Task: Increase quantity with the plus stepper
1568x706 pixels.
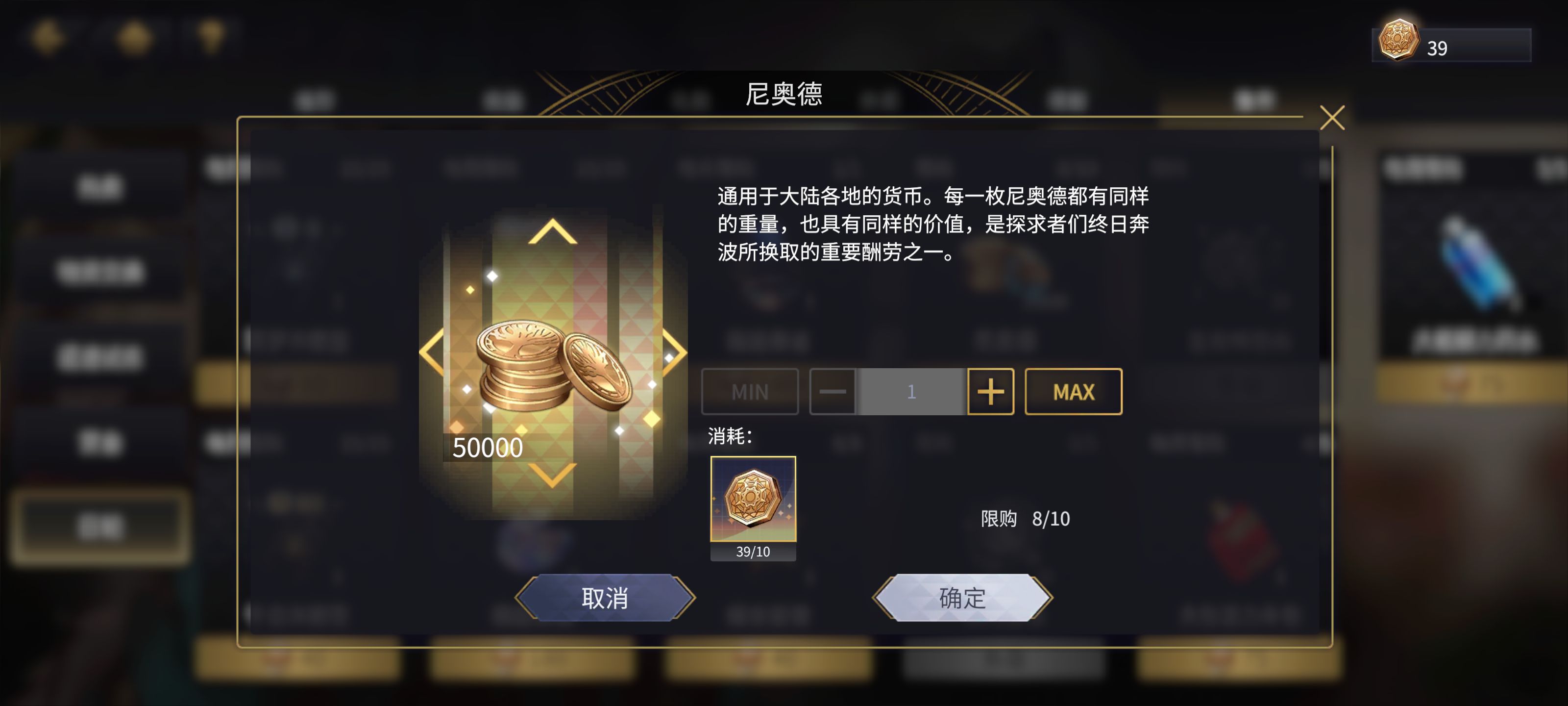Action: point(990,392)
